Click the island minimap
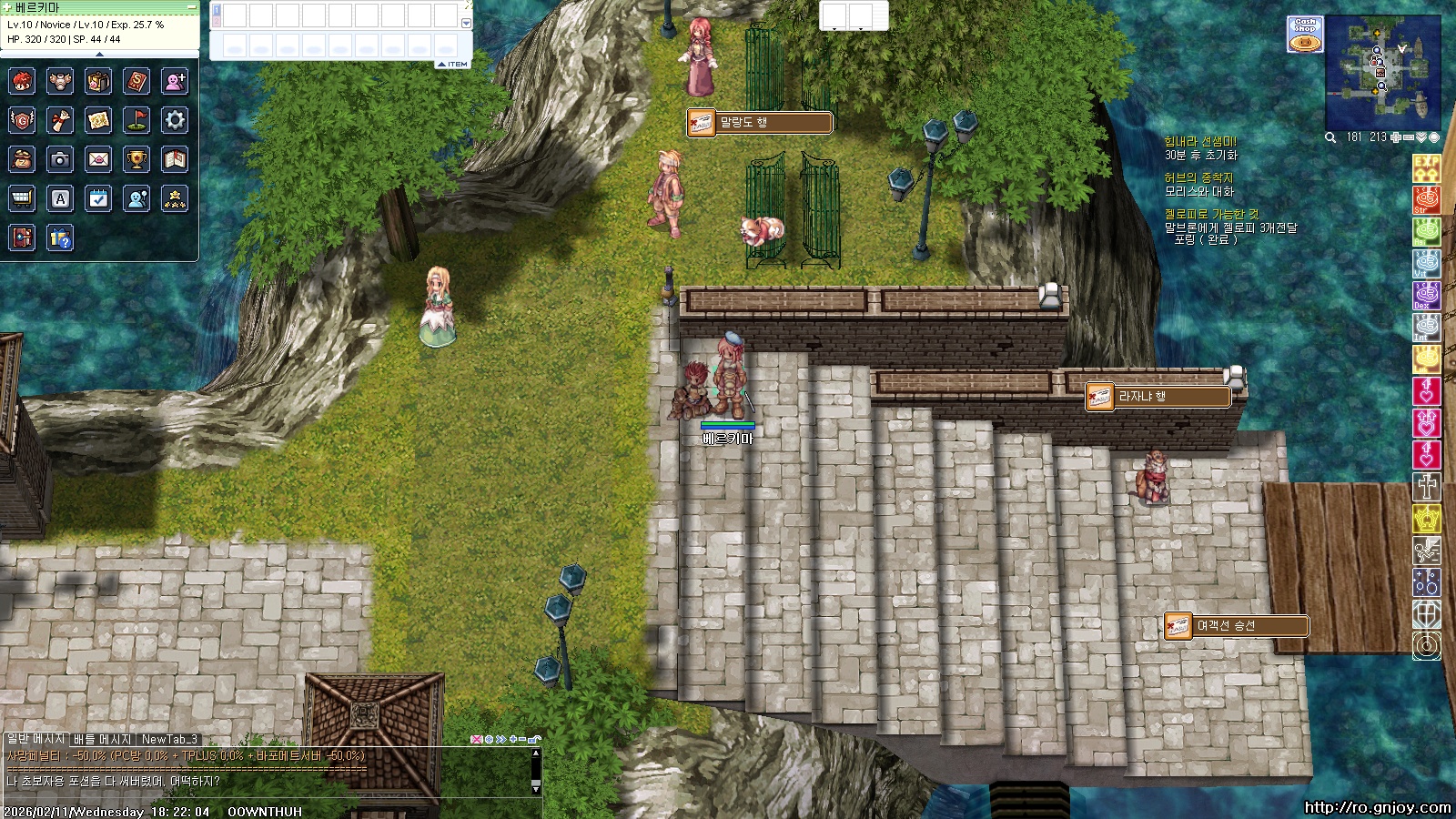Viewport: 1456px width, 819px height. 1382,73
